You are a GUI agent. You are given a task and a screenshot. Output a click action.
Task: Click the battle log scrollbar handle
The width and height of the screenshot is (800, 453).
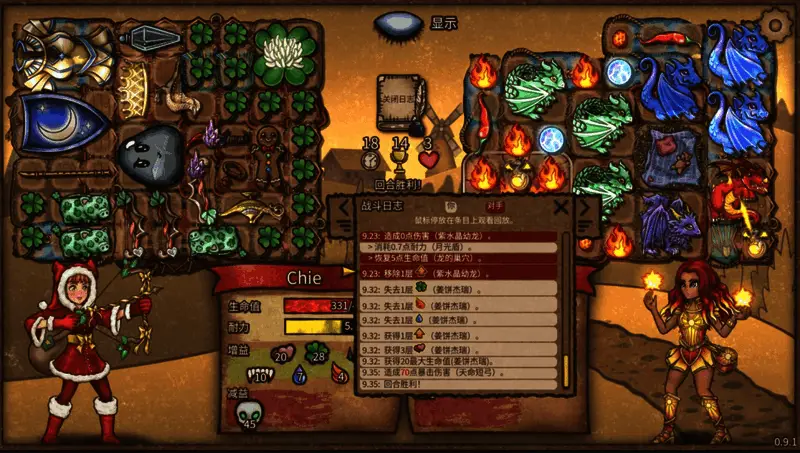(565, 365)
